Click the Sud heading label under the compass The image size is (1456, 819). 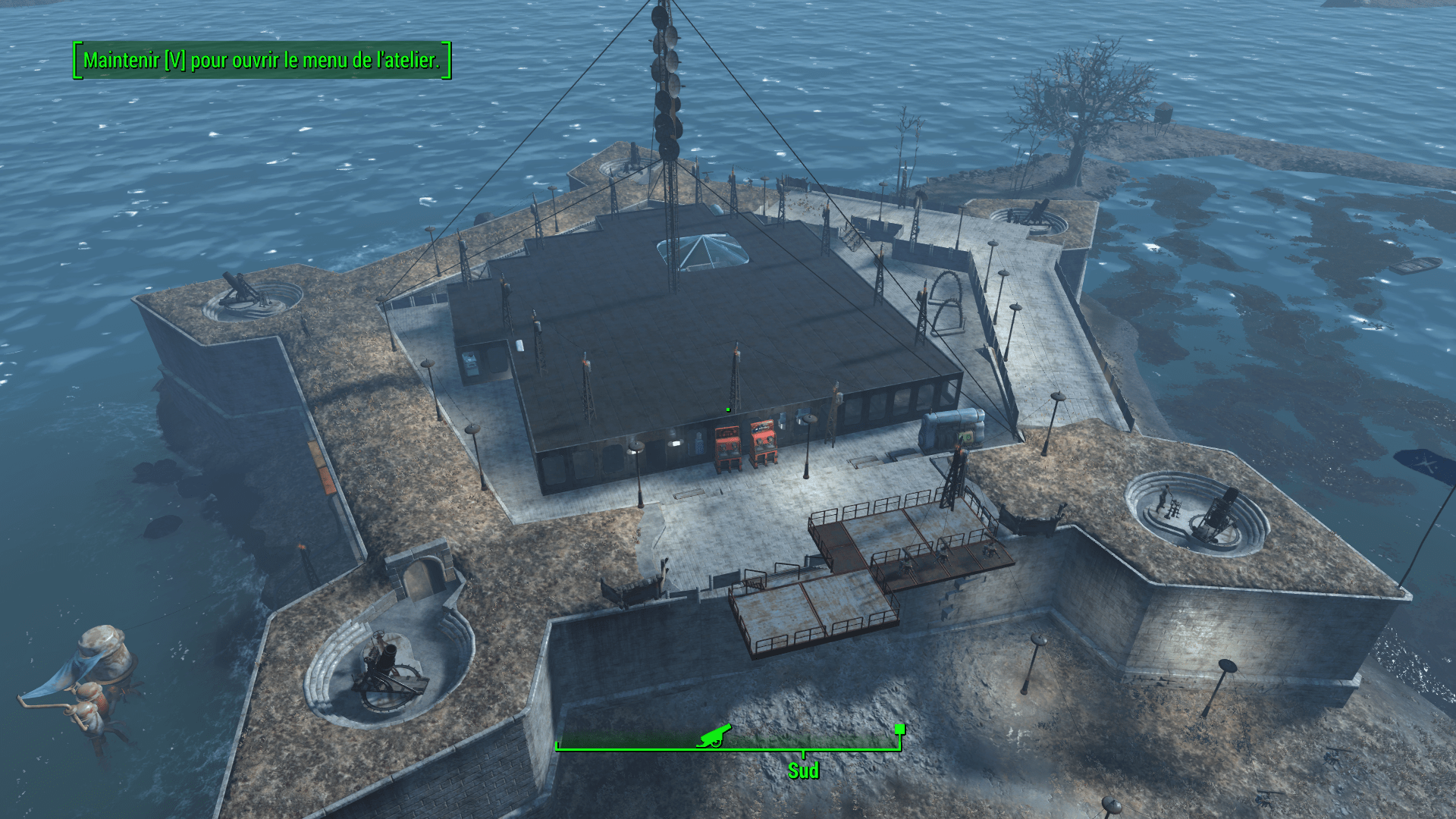point(803,770)
